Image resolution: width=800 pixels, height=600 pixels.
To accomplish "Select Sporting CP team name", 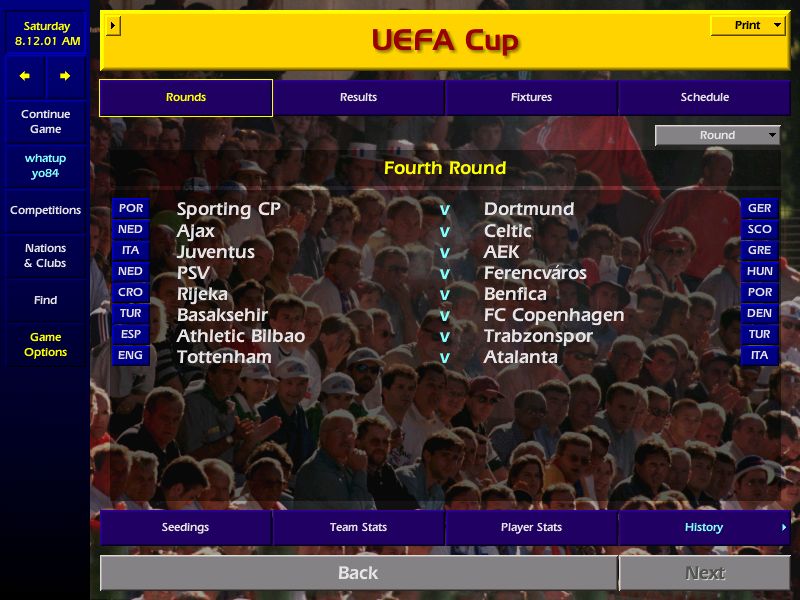I will (229, 209).
